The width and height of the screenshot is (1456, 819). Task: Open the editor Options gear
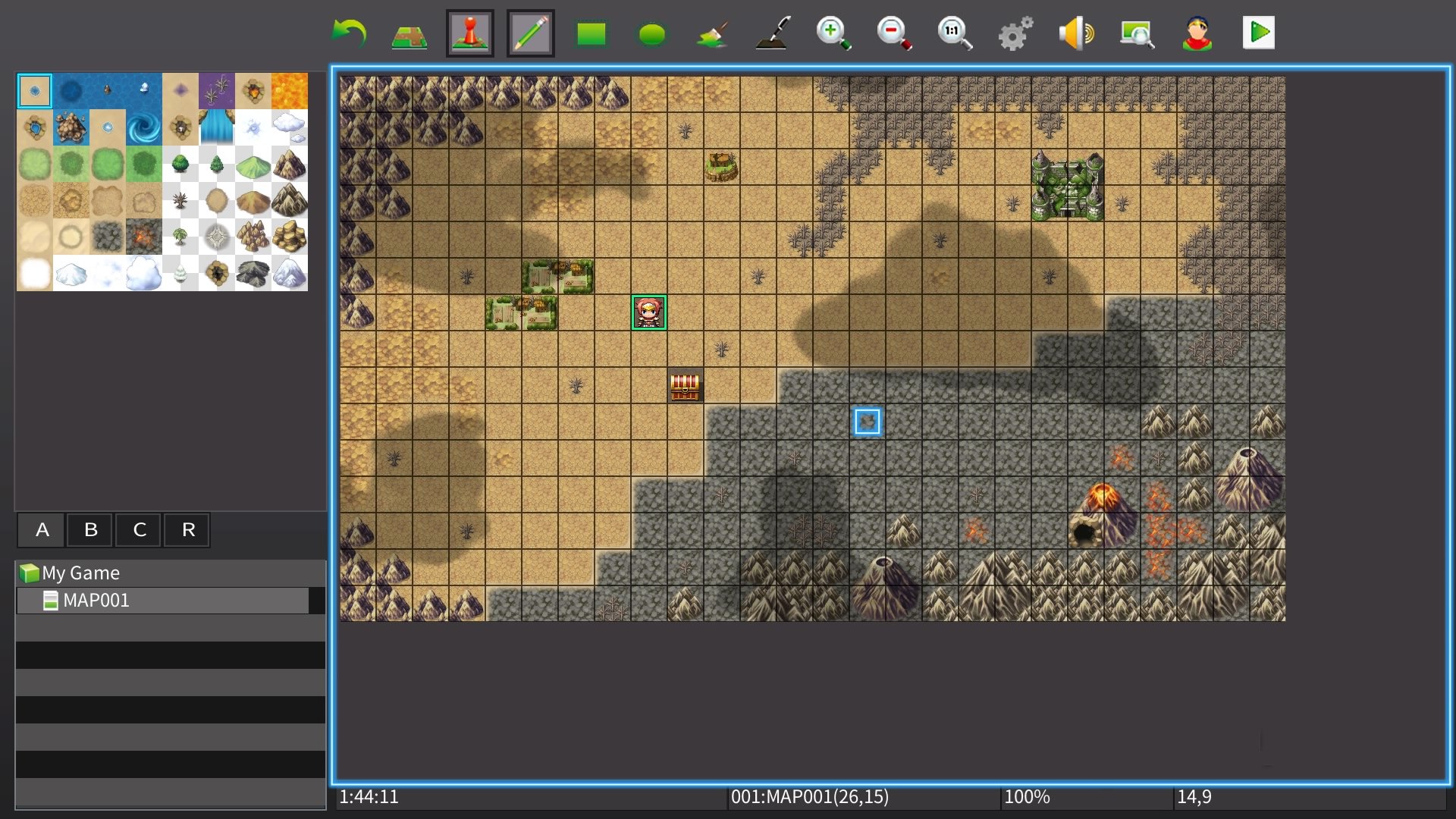click(x=1015, y=32)
